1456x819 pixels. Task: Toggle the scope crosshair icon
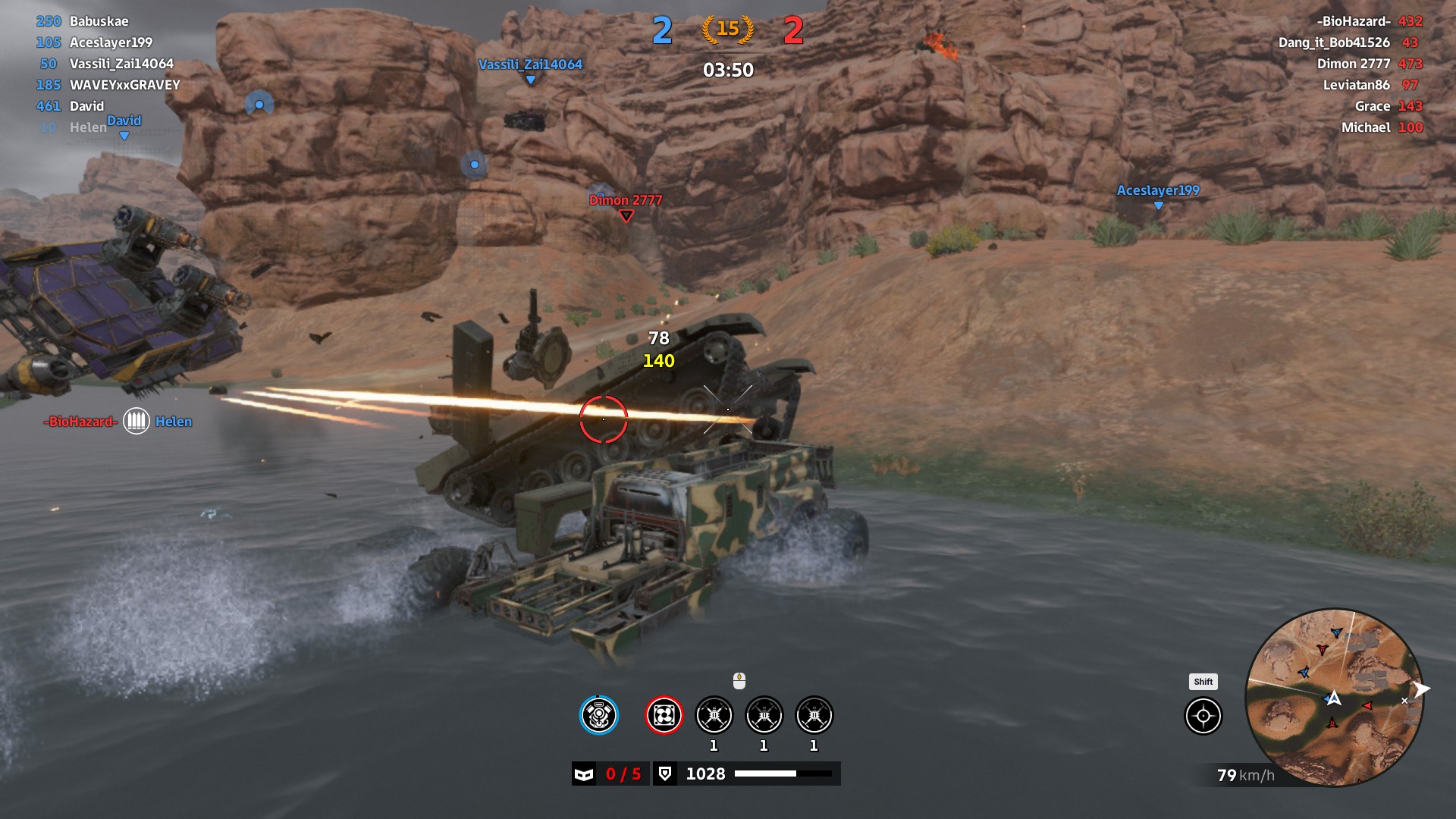1203,716
